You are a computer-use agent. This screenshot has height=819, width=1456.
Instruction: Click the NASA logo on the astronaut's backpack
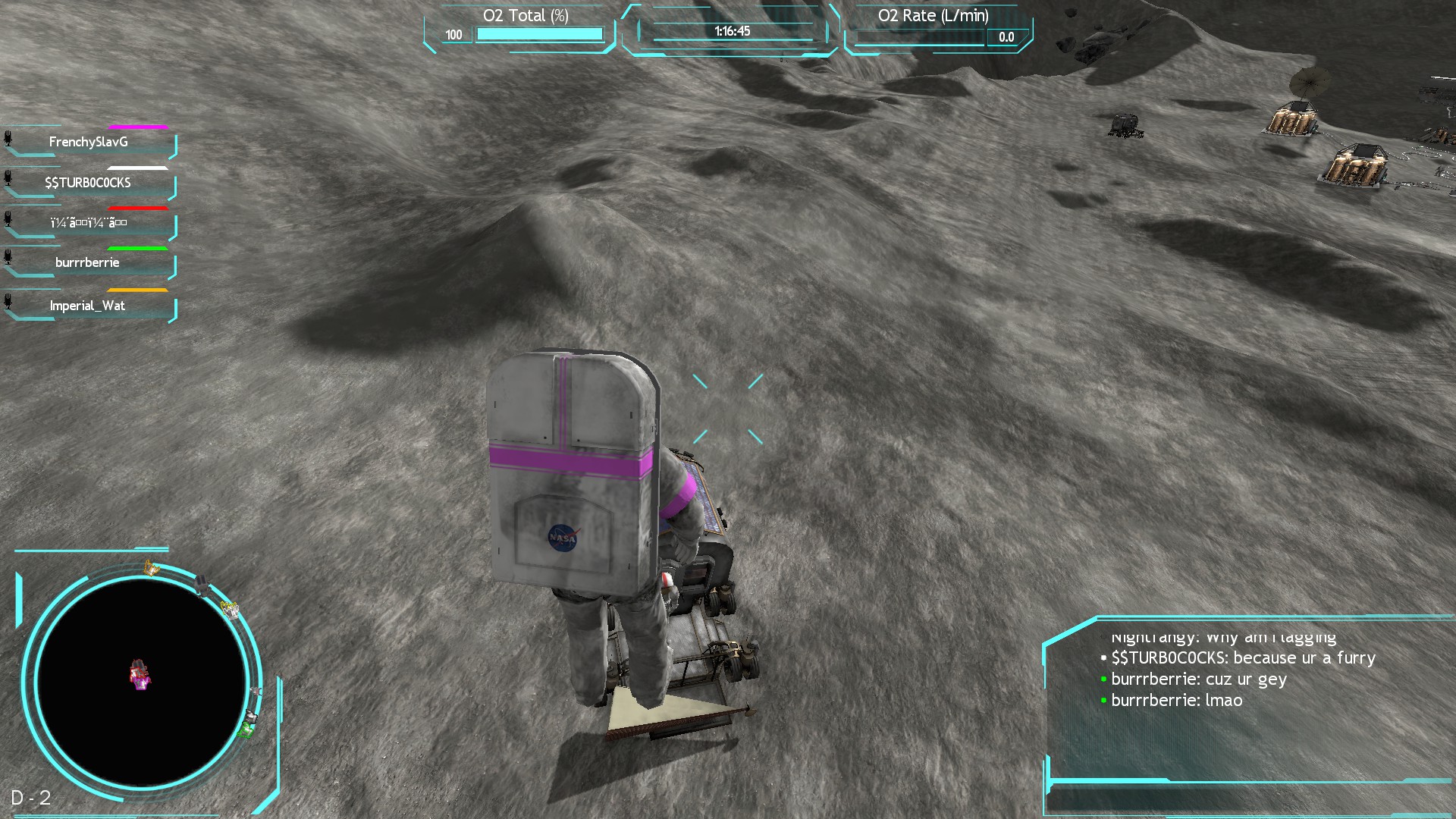pos(561,538)
